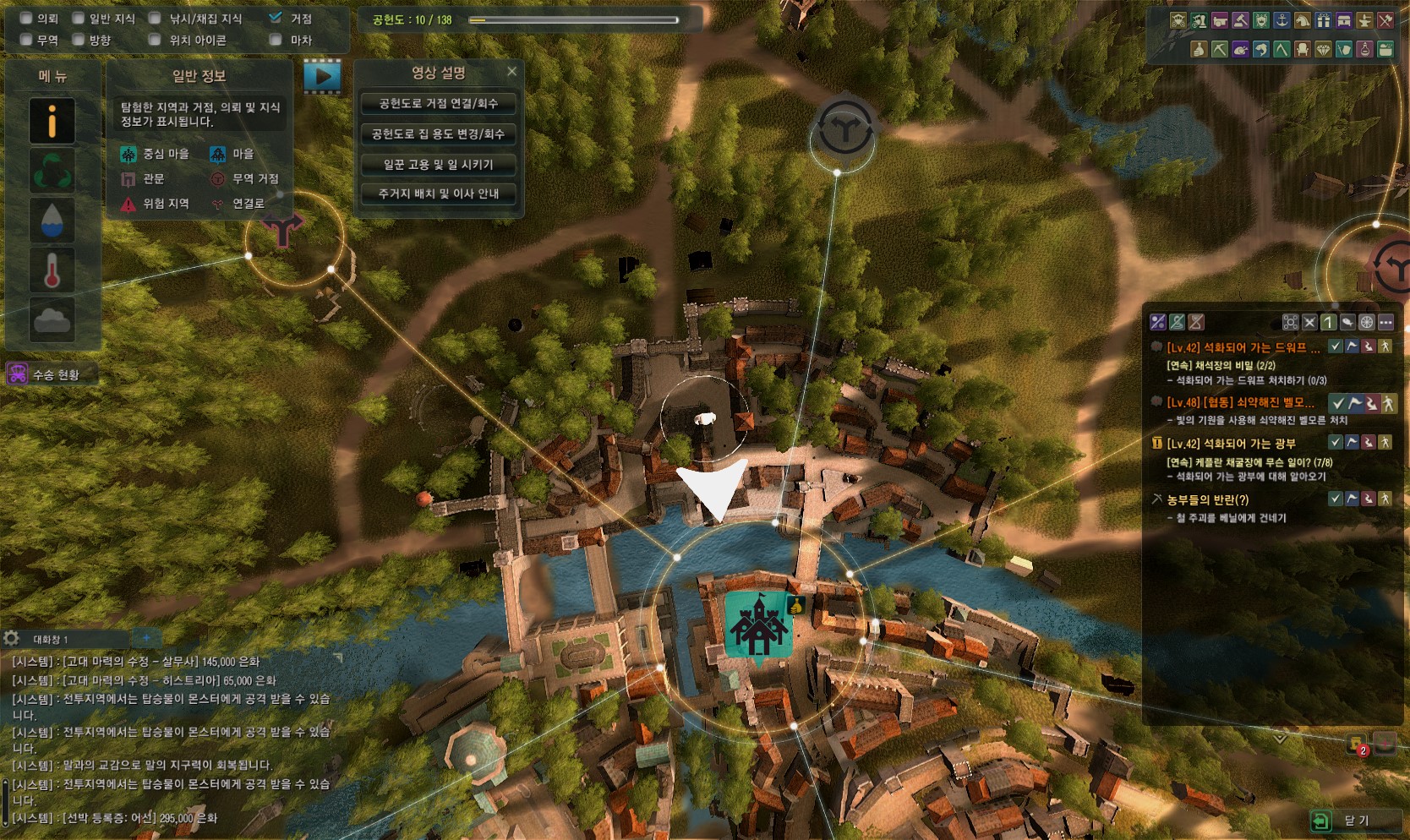The image size is (1410, 840).
Task: Toggle the 무역 filter checkbox
Action: click(x=26, y=40)
